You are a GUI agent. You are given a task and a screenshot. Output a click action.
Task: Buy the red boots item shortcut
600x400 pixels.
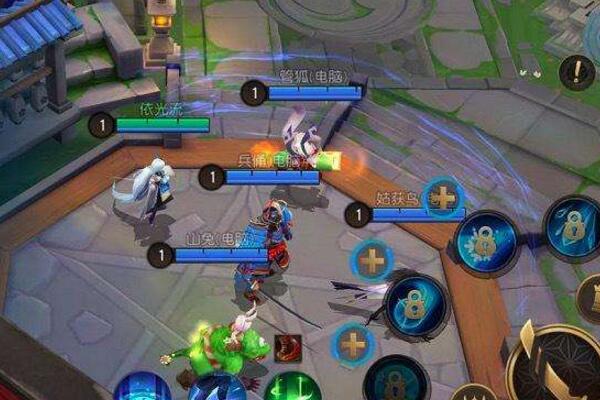[288, 350]
